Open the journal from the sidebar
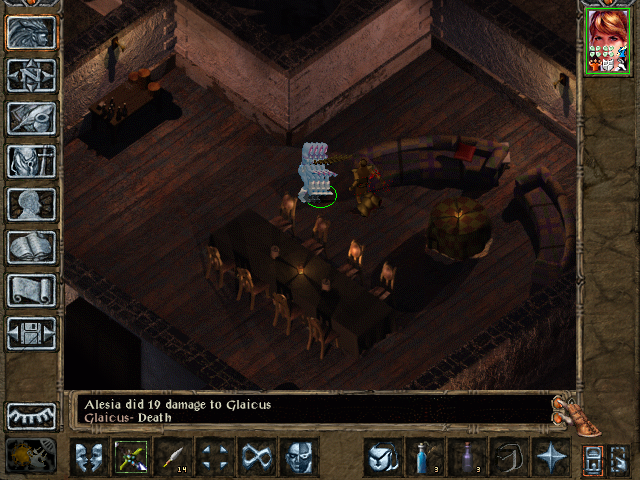640x480 pixels. (32, 118)
